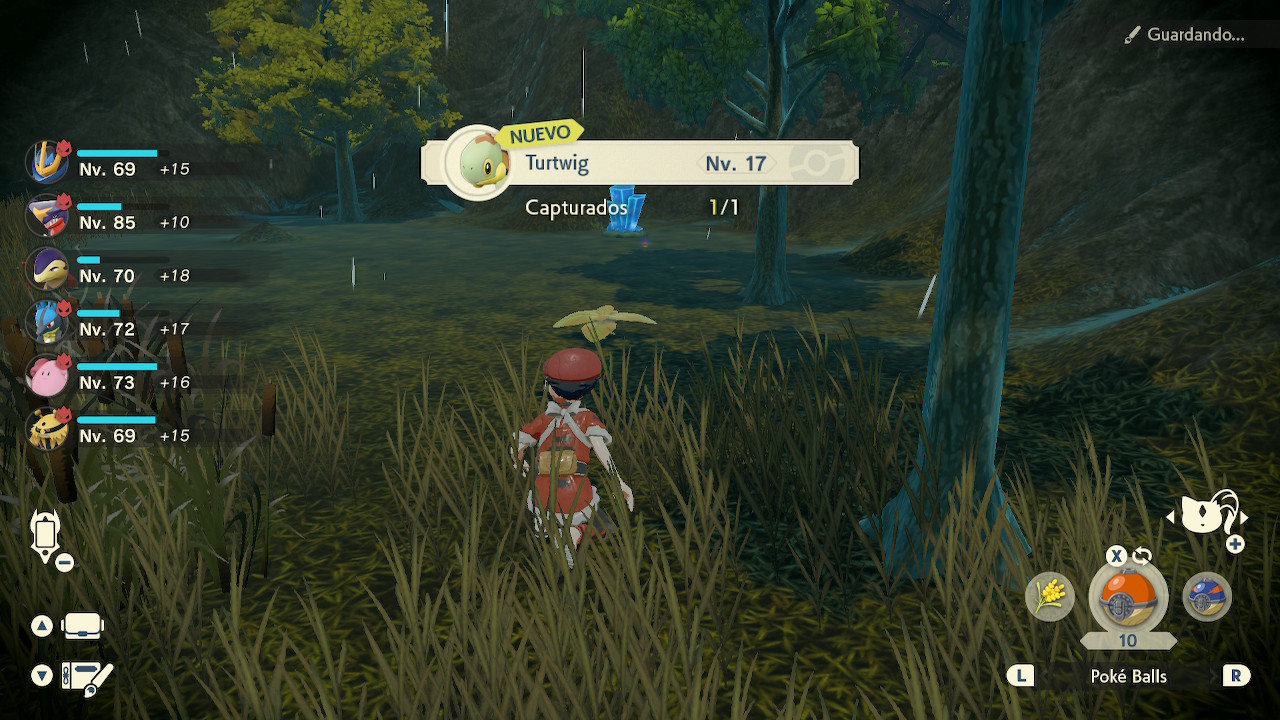Select Empoleon in the party list
Viewport: 1280px width, 720px height.
pyautogui.click(x=46, y=162)
